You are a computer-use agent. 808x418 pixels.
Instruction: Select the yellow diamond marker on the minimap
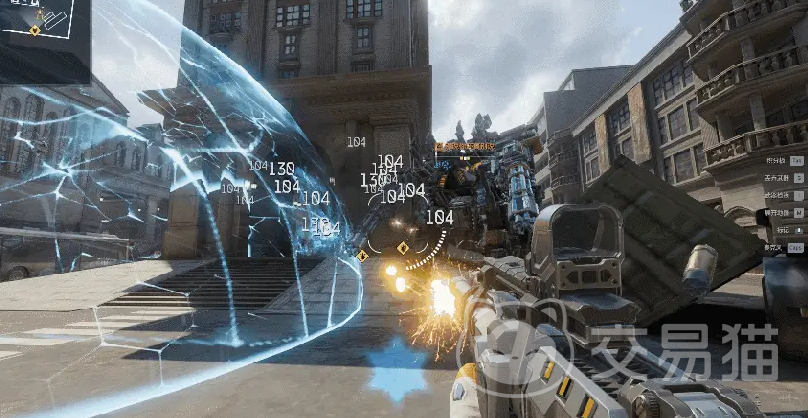click(x=35, y=31)
